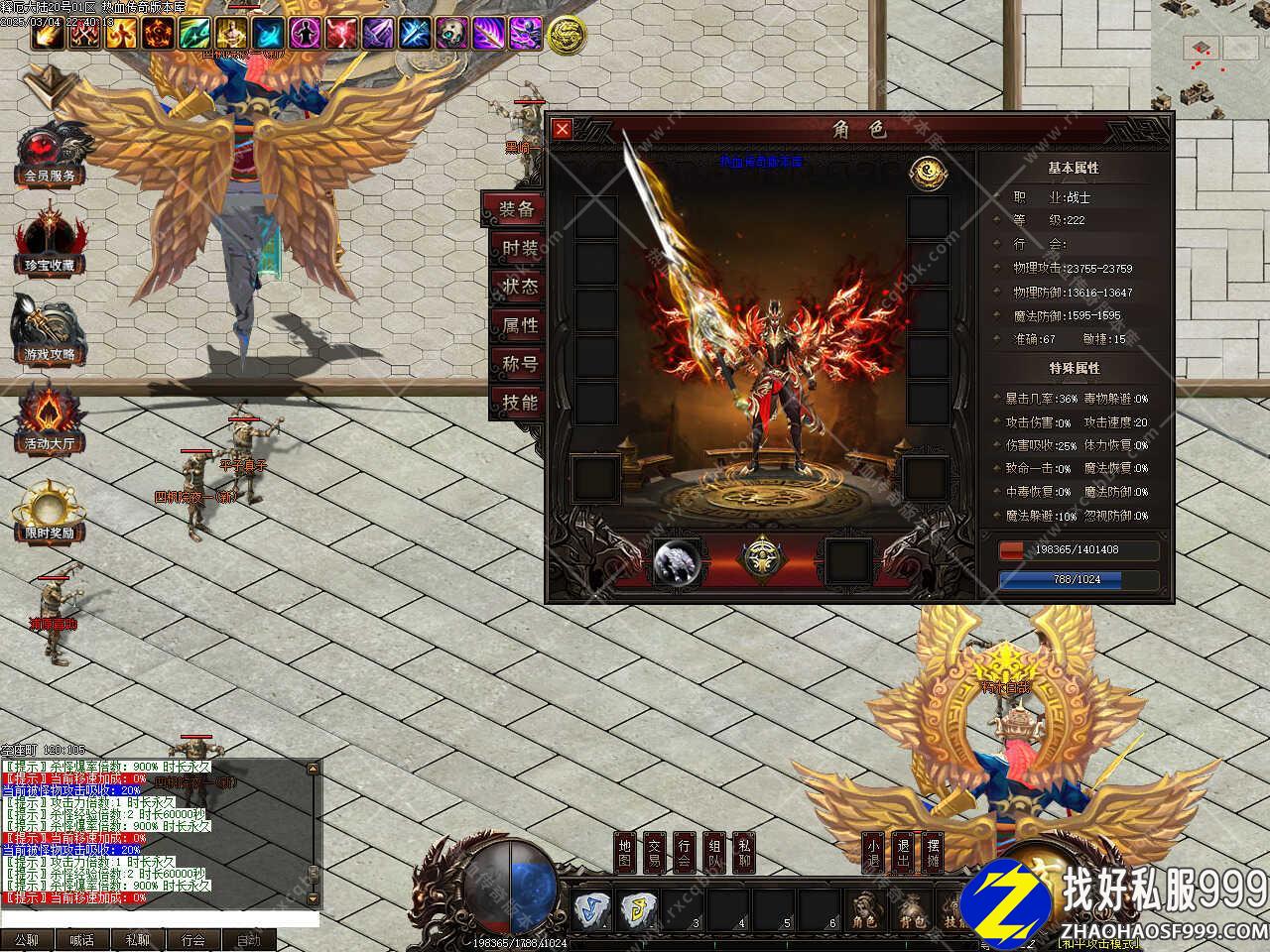Open the 状态 status tab

(x=518, y=287)
